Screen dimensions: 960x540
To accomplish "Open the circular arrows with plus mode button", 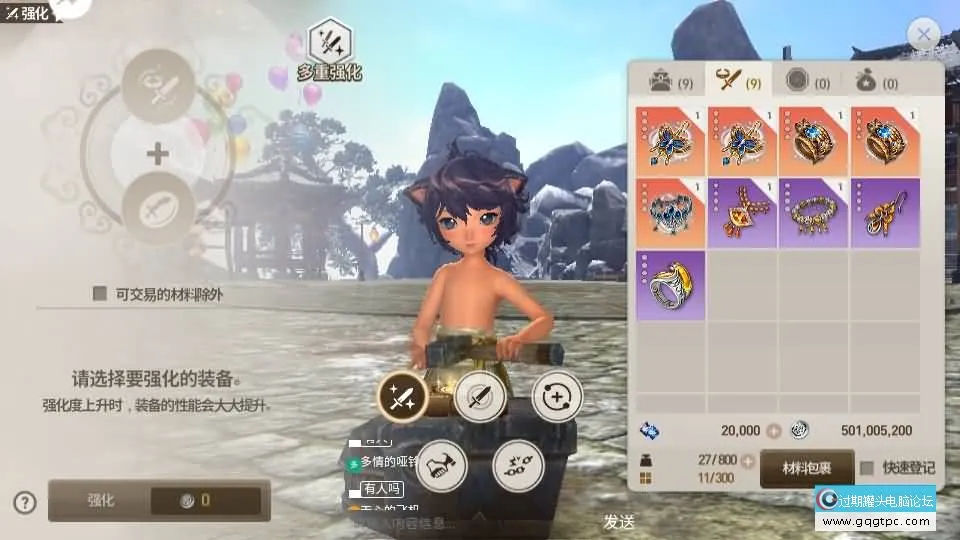I will click(556, 396).
